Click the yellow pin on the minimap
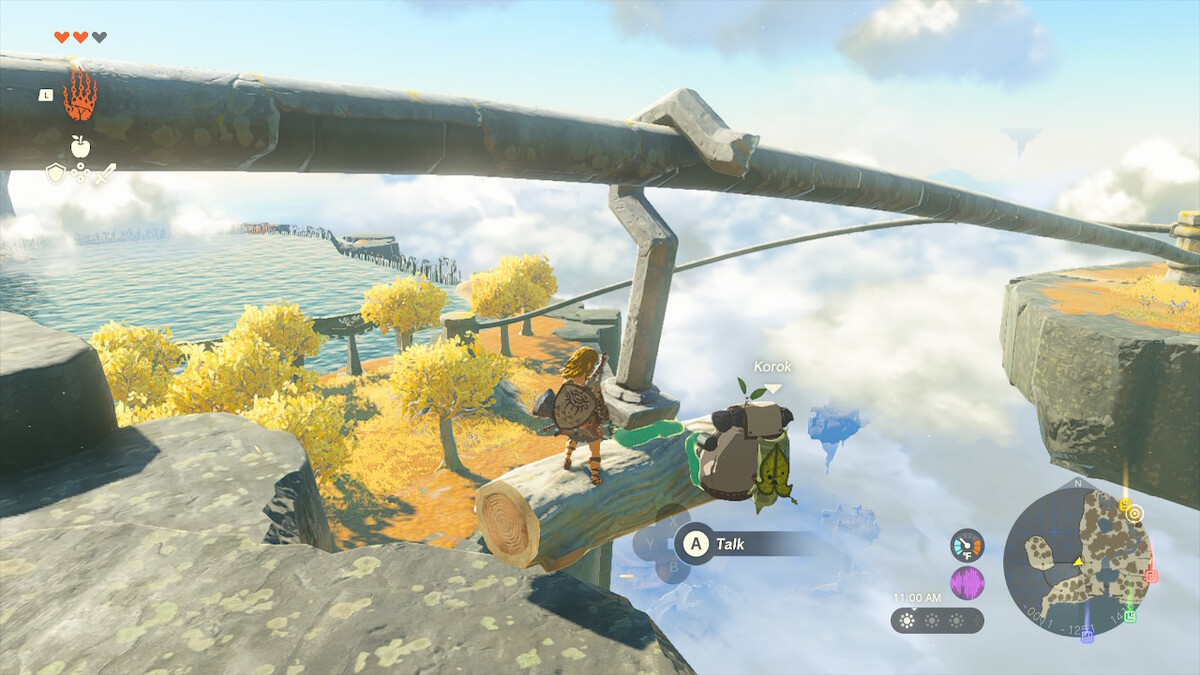This screenshot has height=675, width=1200. coord(1125,504)
